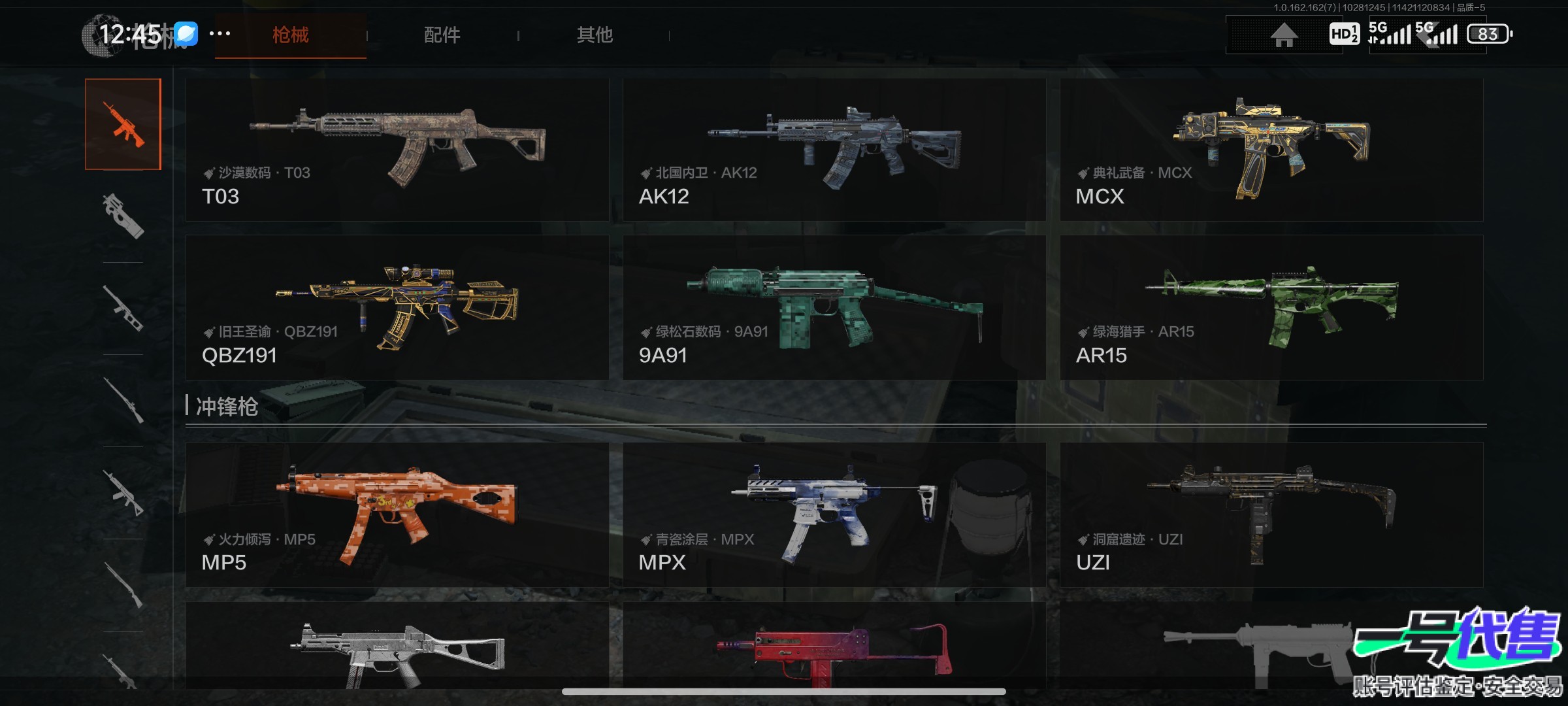Select the UZI weapon tile
This screenshot has height=706, width=1568.
[1271, 514]
